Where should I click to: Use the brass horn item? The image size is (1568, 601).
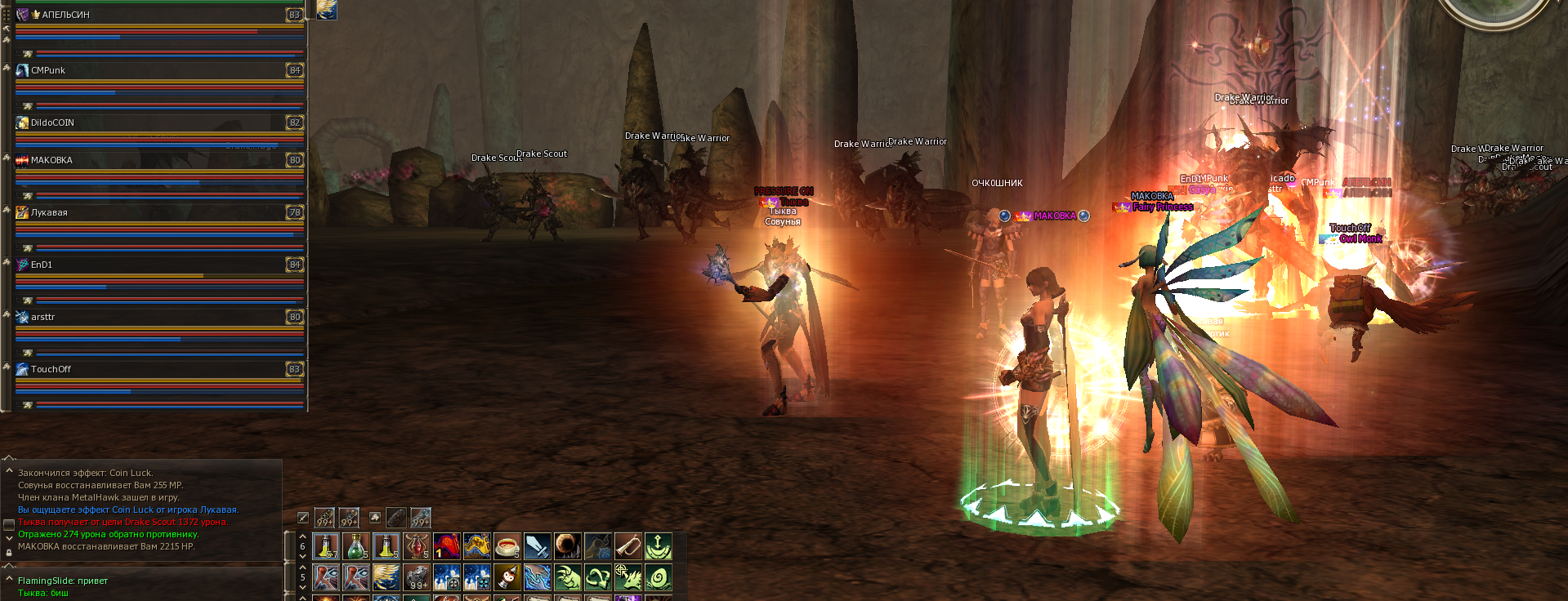[x=628, y=545]
